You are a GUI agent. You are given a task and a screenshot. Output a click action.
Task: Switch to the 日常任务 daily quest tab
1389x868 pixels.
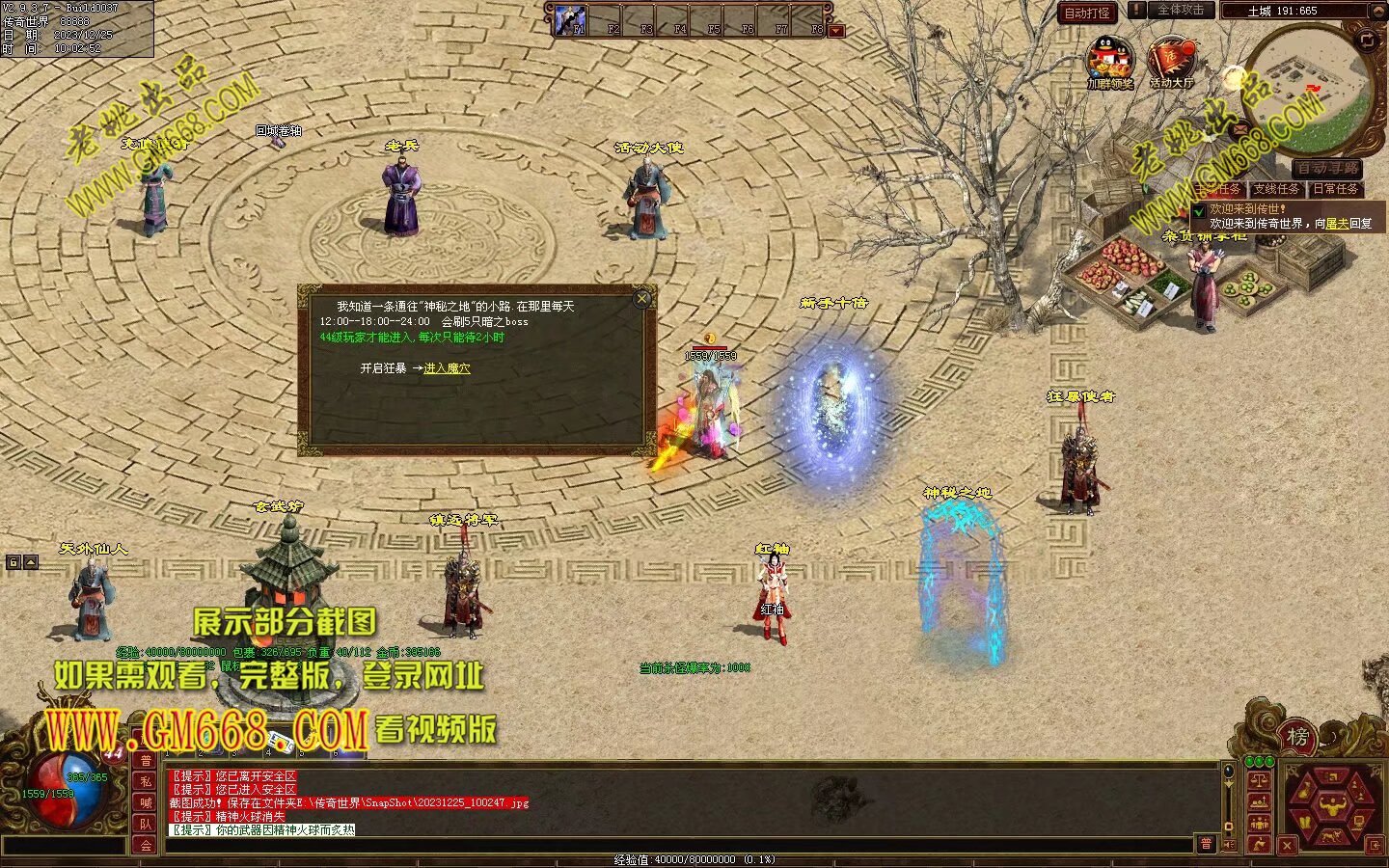(x=1336, y=189)
